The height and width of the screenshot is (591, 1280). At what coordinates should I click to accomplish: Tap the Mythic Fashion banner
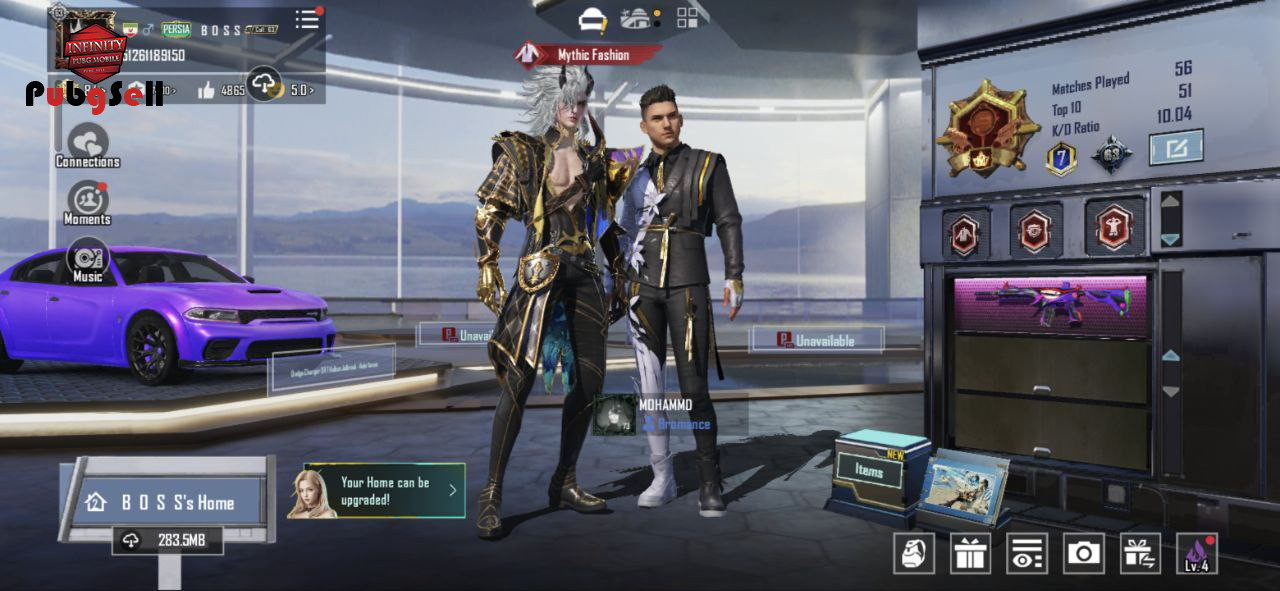[x=588, y=55]
